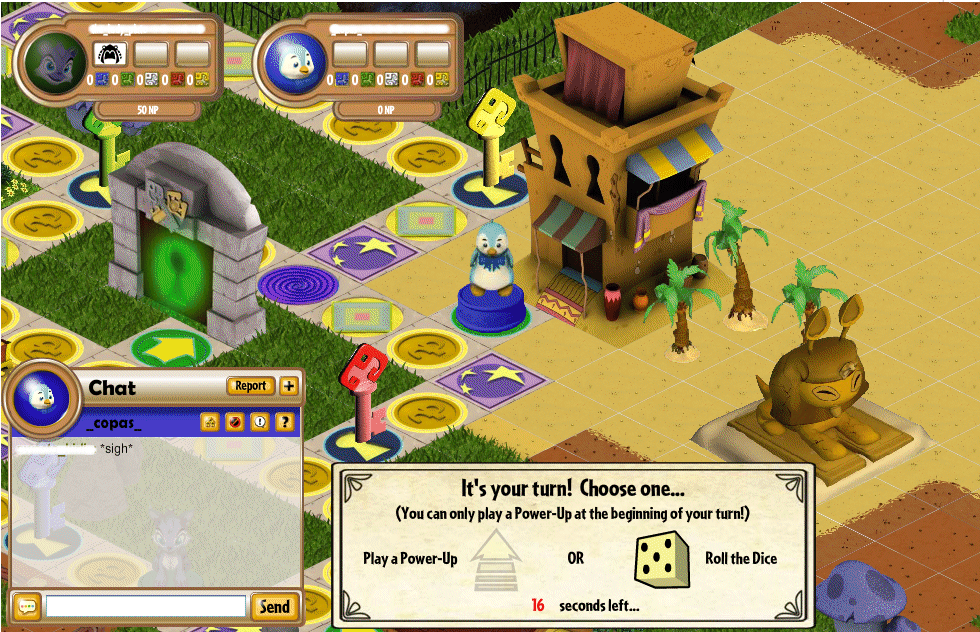Screen dimensions: 980x632
Task: Report a player in chat
Action: [251, 386]
